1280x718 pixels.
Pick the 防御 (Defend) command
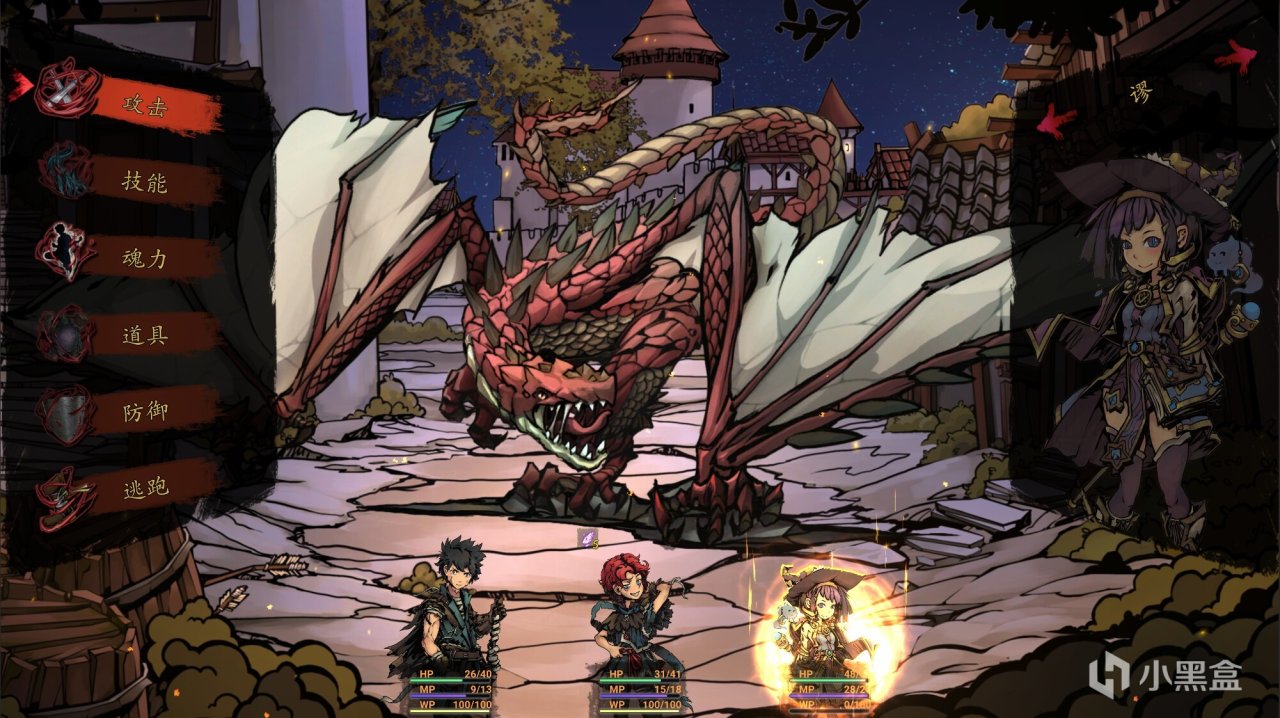pyautogui.click(x=145, y=411)
